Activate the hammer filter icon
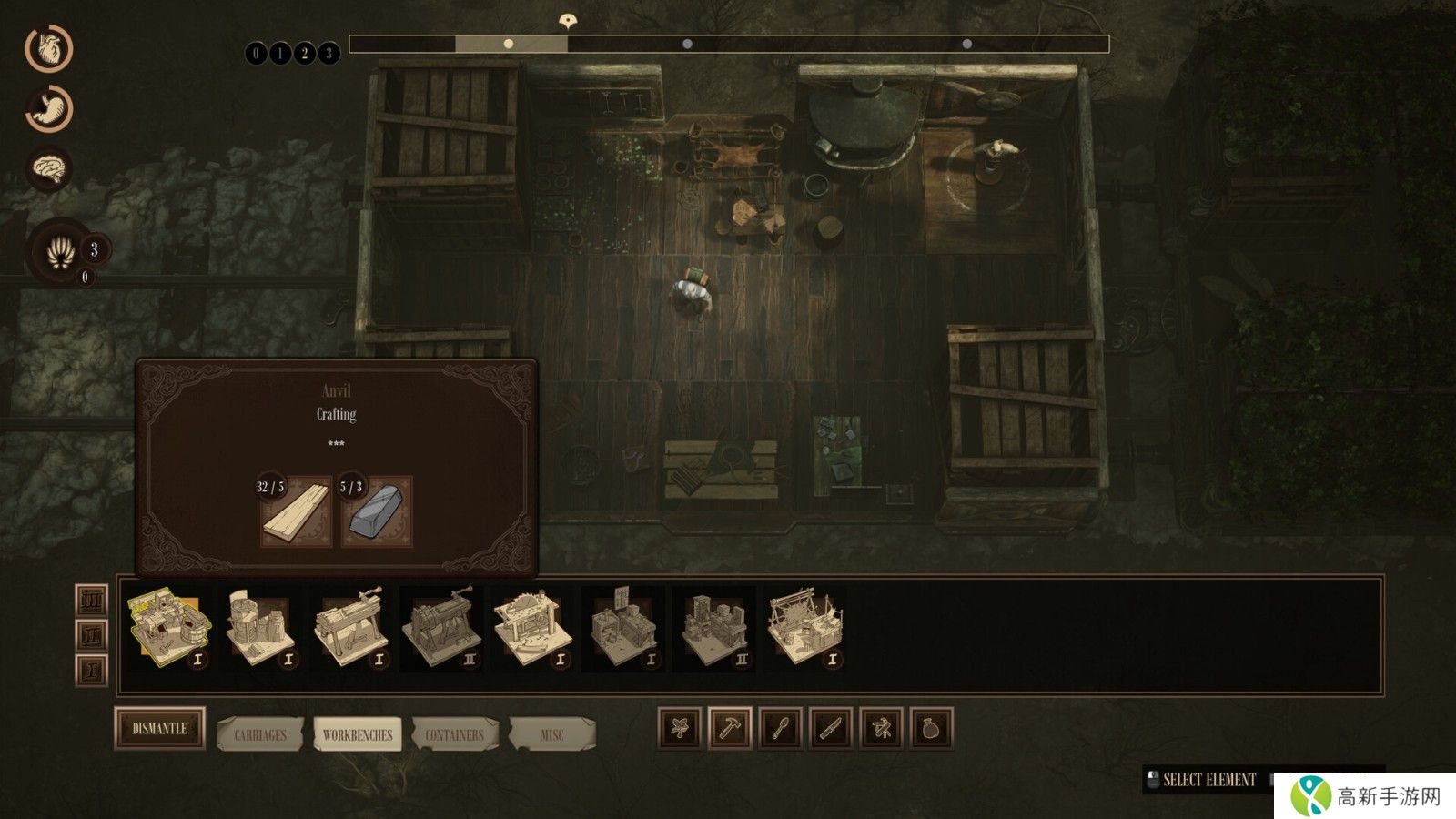1456x819 pixels. coord(730,729)
